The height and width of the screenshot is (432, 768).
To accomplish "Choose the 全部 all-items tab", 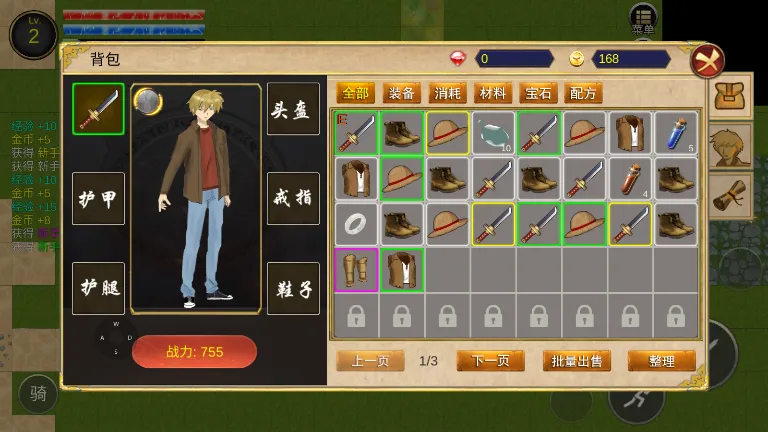I will [x=356, y=93].
